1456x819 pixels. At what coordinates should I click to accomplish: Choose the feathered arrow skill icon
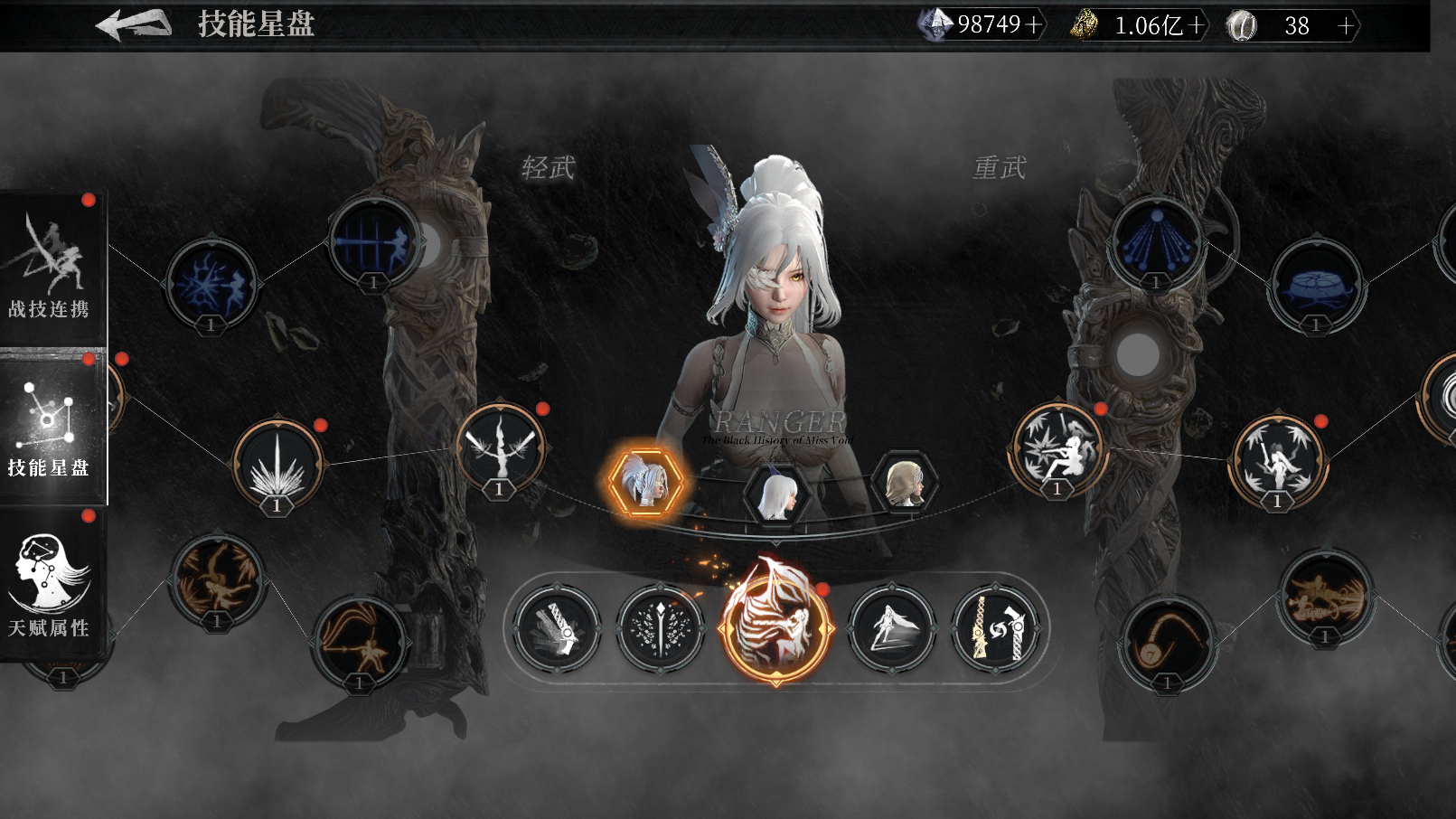coord(661,627)
